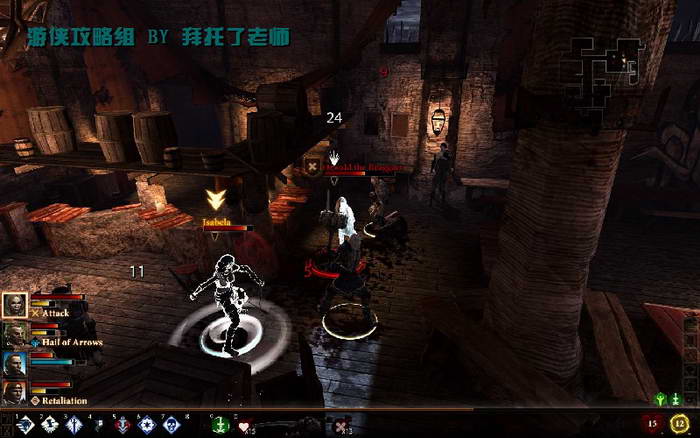Screen dimensions: 700x438
Task: Activate the first ability in quickbar slot 1
Action: [26, 426]
